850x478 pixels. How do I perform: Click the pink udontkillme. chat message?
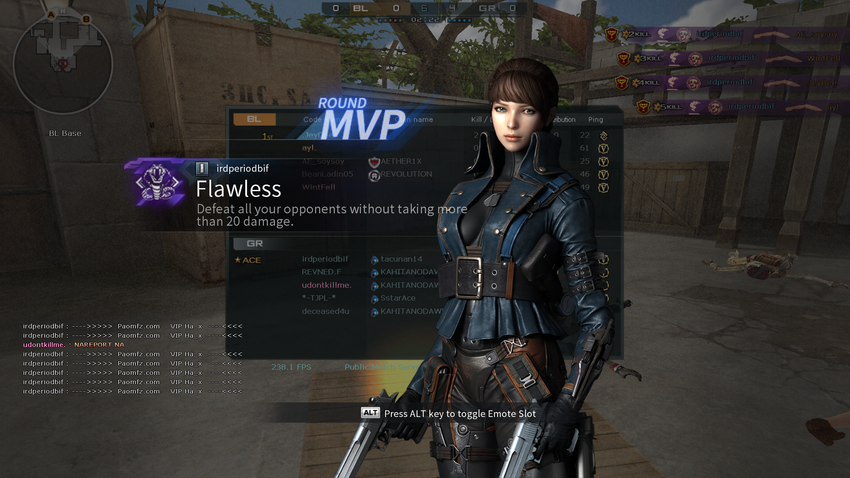pos(73,345)
